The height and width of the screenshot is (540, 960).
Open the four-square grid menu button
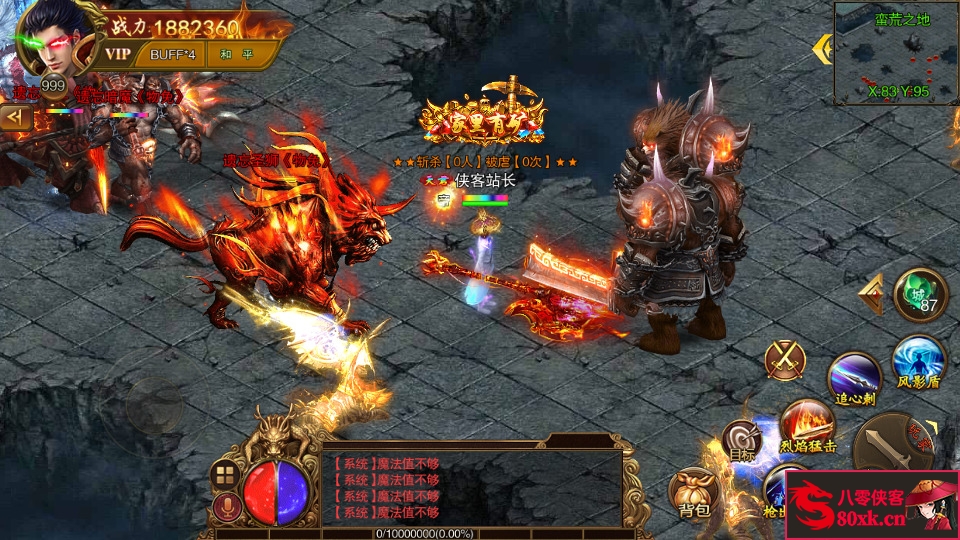[225, 476]
